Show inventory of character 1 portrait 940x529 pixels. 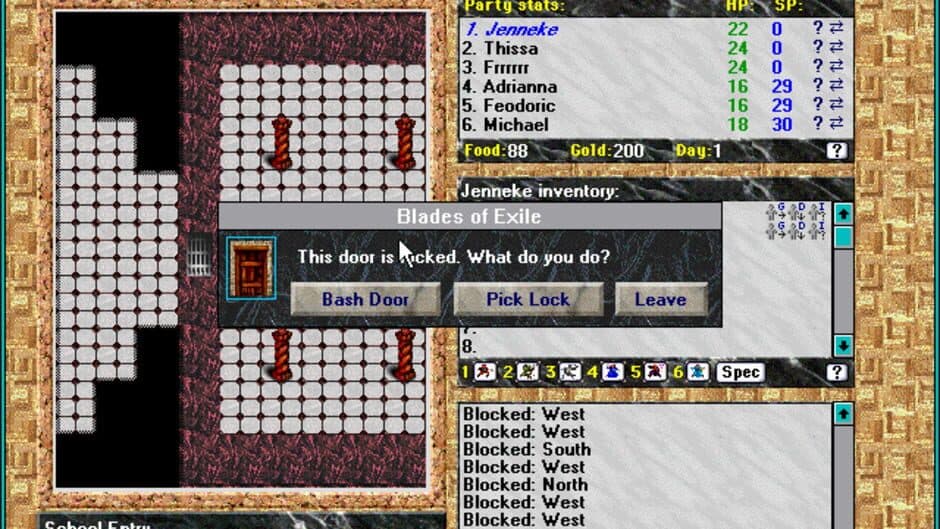(484, 373)
